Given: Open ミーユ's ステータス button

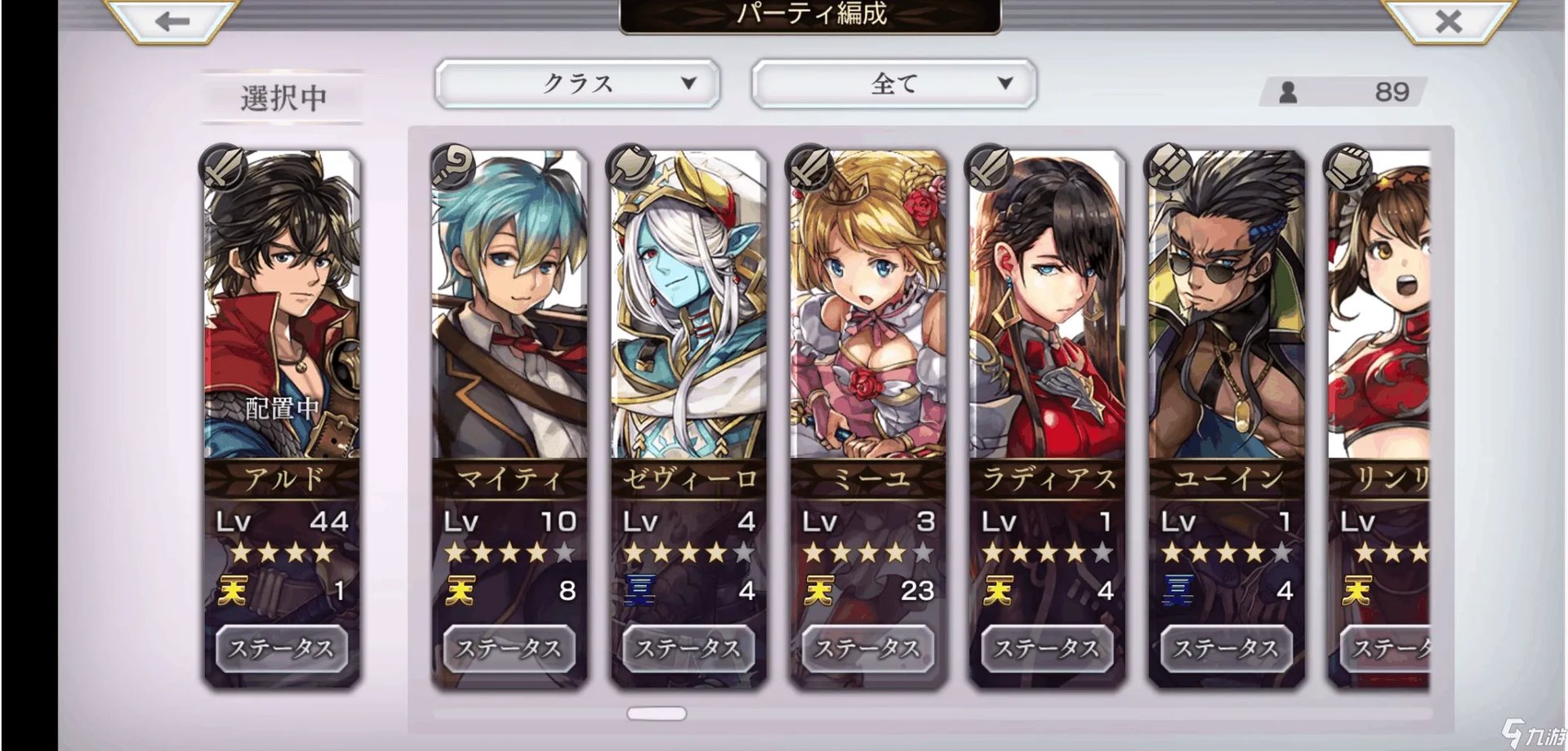Looking at the screenshot, I should point(868,648).
